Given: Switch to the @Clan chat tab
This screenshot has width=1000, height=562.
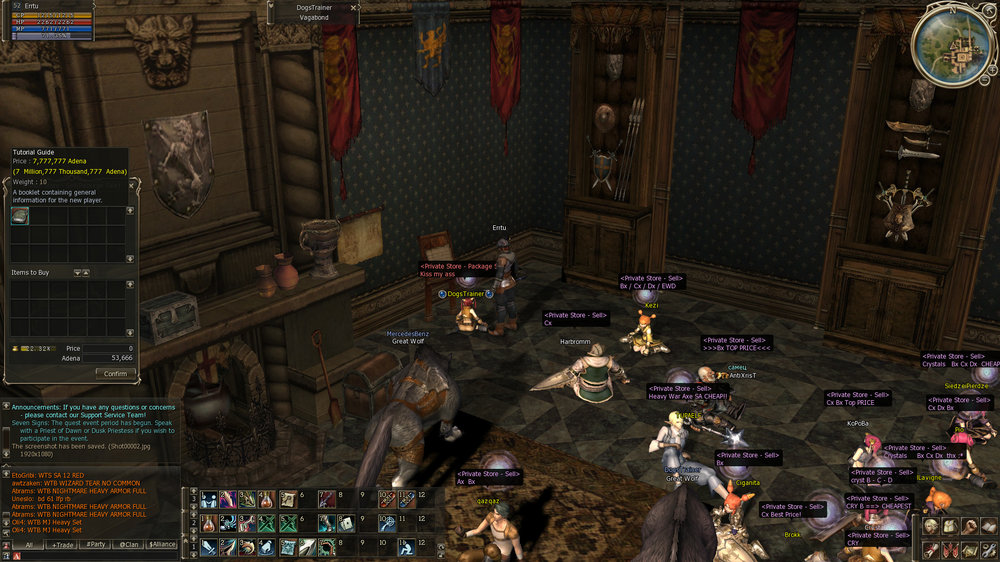Looking at the screenshot, I should coord(129,545).
